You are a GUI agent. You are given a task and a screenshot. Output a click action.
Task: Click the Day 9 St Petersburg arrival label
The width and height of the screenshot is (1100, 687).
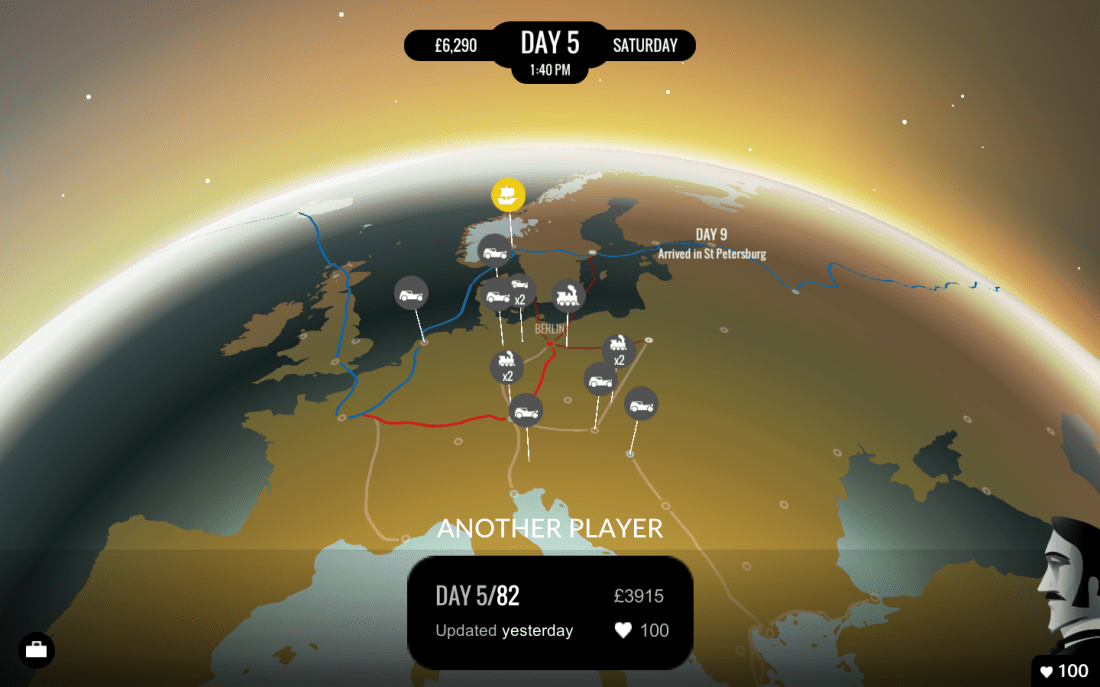pyautogui.click(x=711, y=244)
